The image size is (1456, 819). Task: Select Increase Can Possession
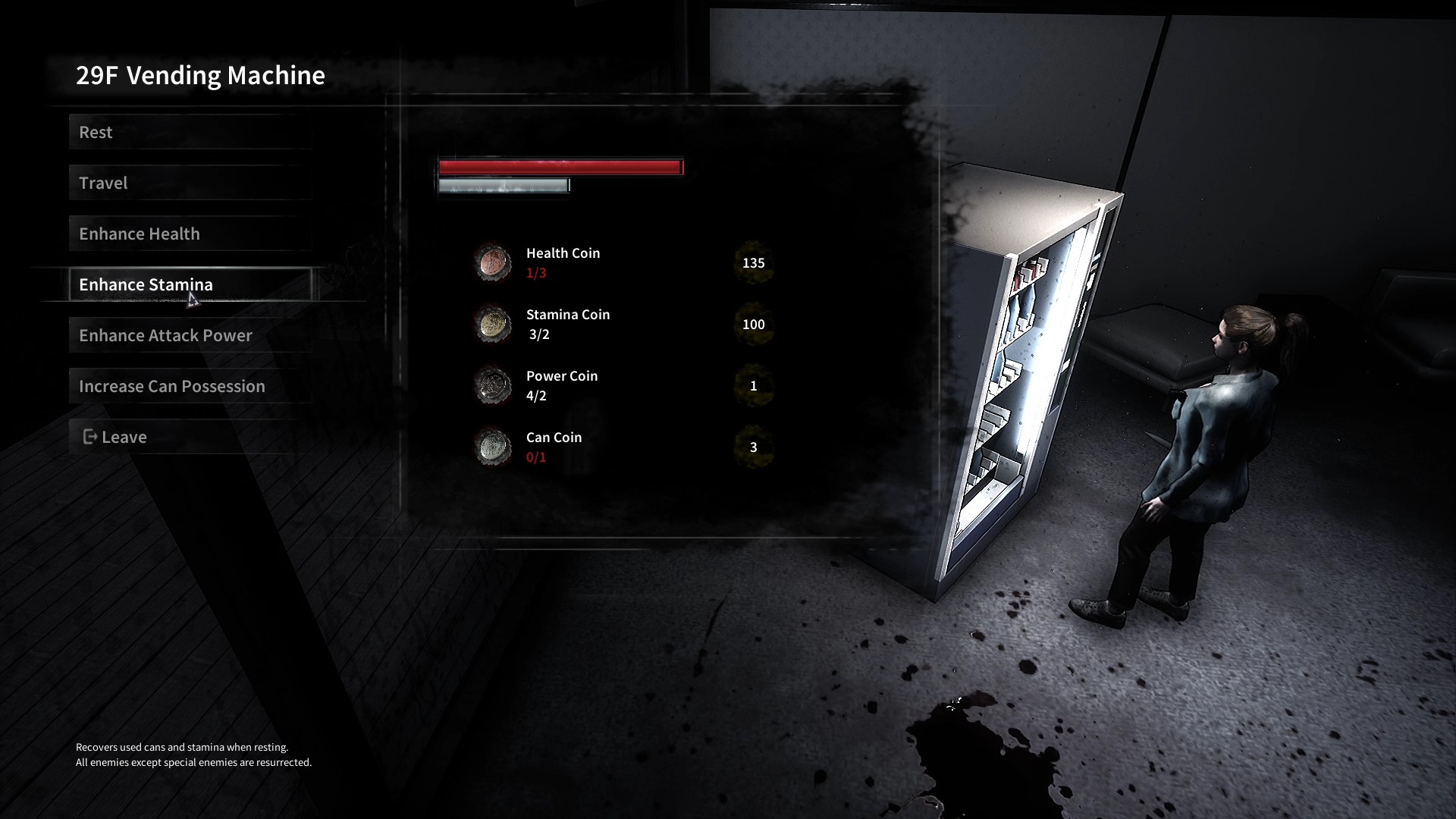click(190, 386)
